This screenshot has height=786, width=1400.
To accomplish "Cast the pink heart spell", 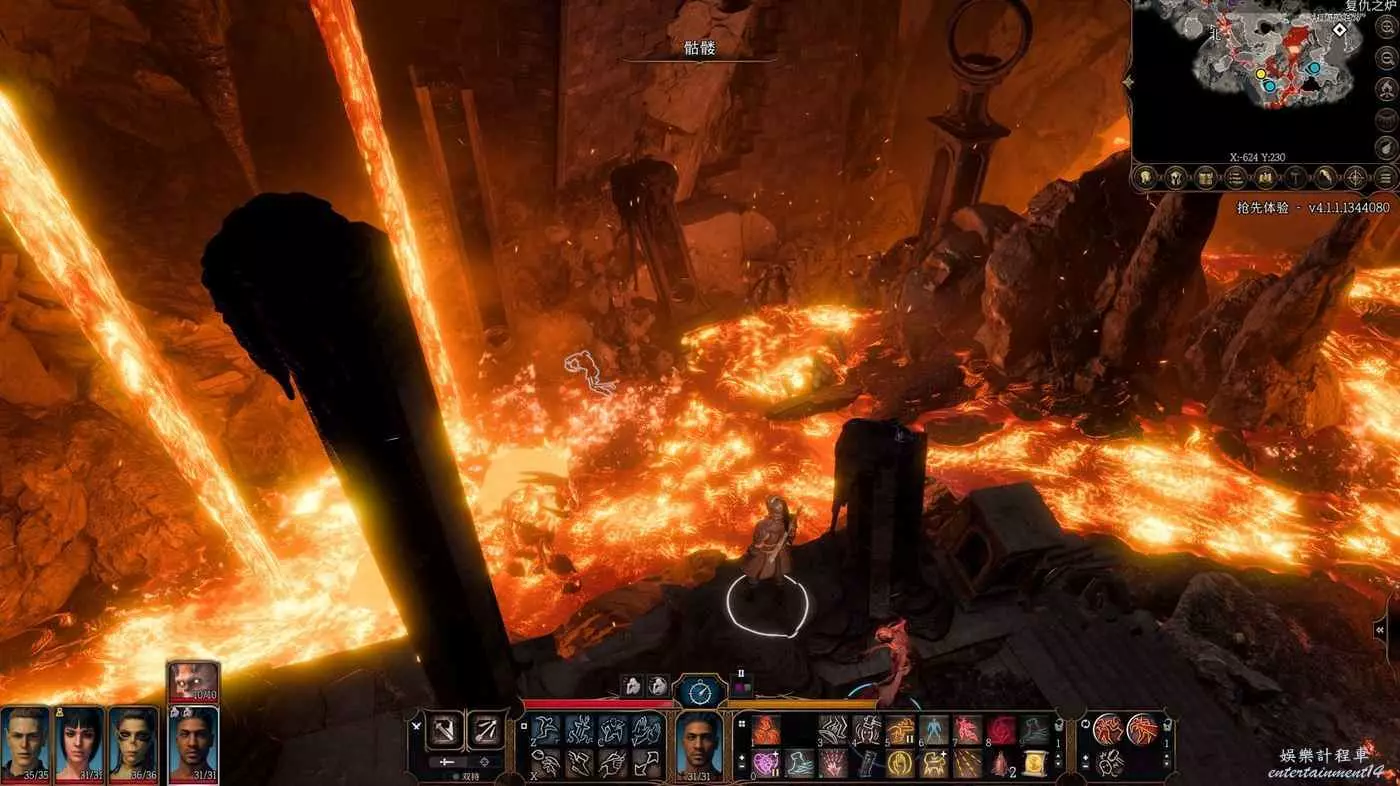I will [x=766, y=764].
